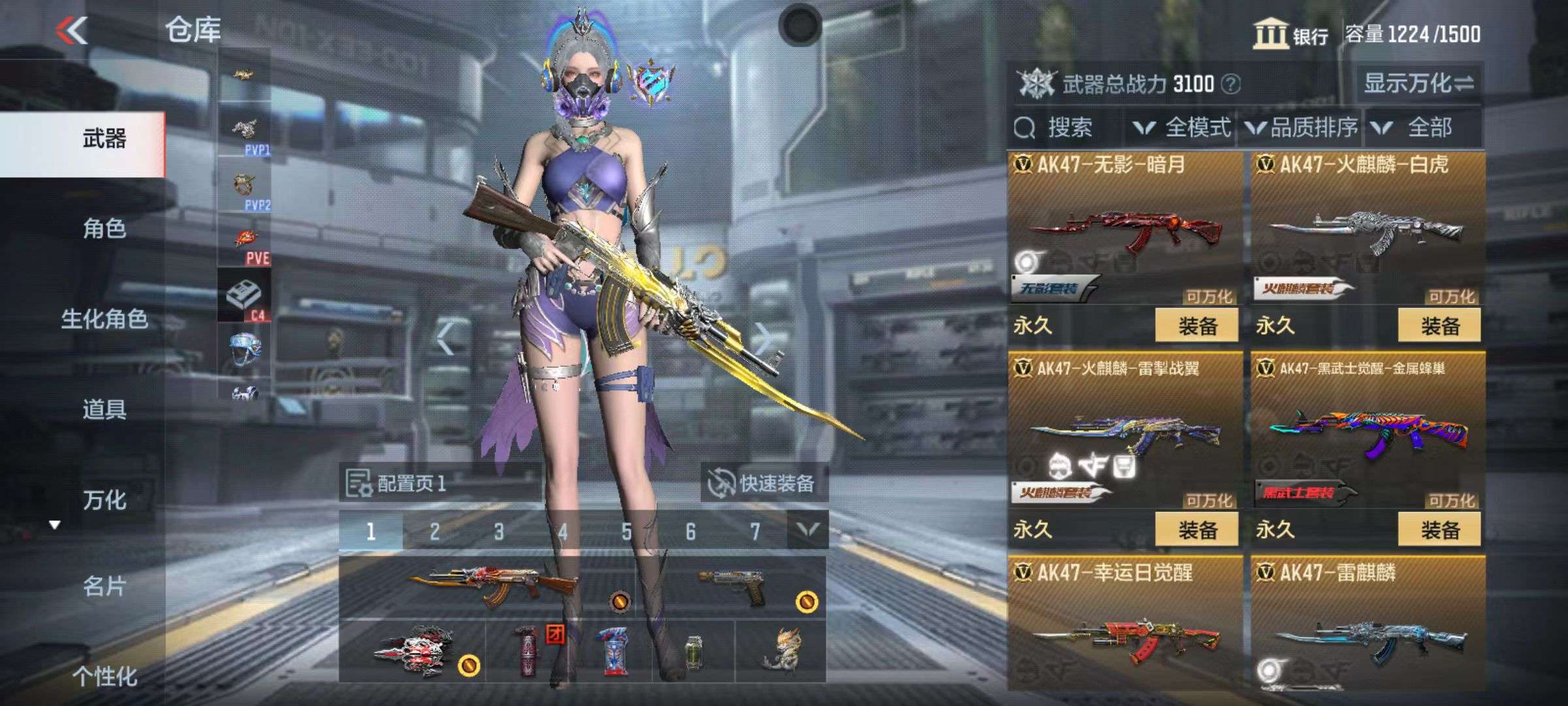Open 快速装备 quick equip
The image size is (1568, 706).
(x=763, y=484)
